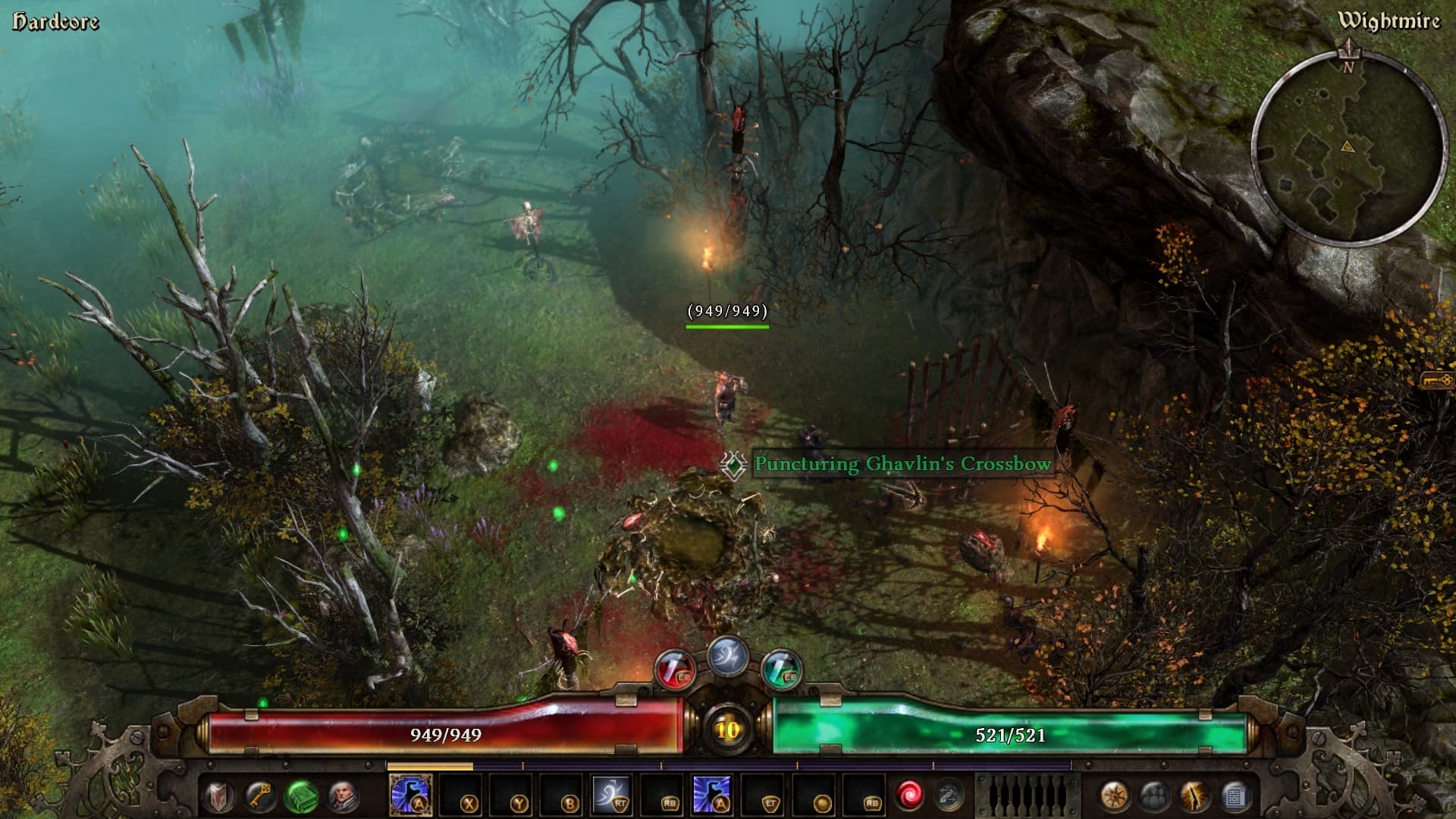Select the gold-framed blue boot skill slot
Viewport: 1456px width, 819px height.
[x=410, y=795]
